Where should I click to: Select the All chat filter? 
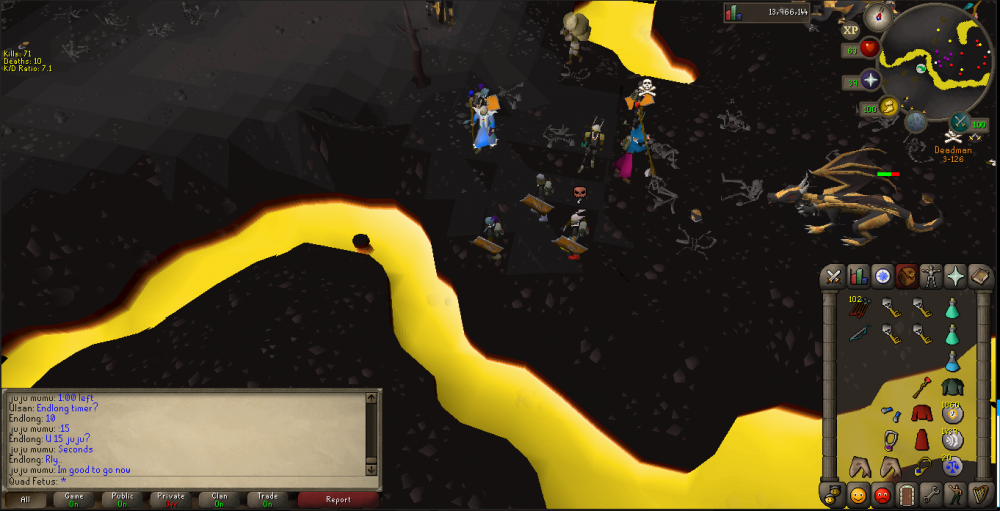coord(25,498)
